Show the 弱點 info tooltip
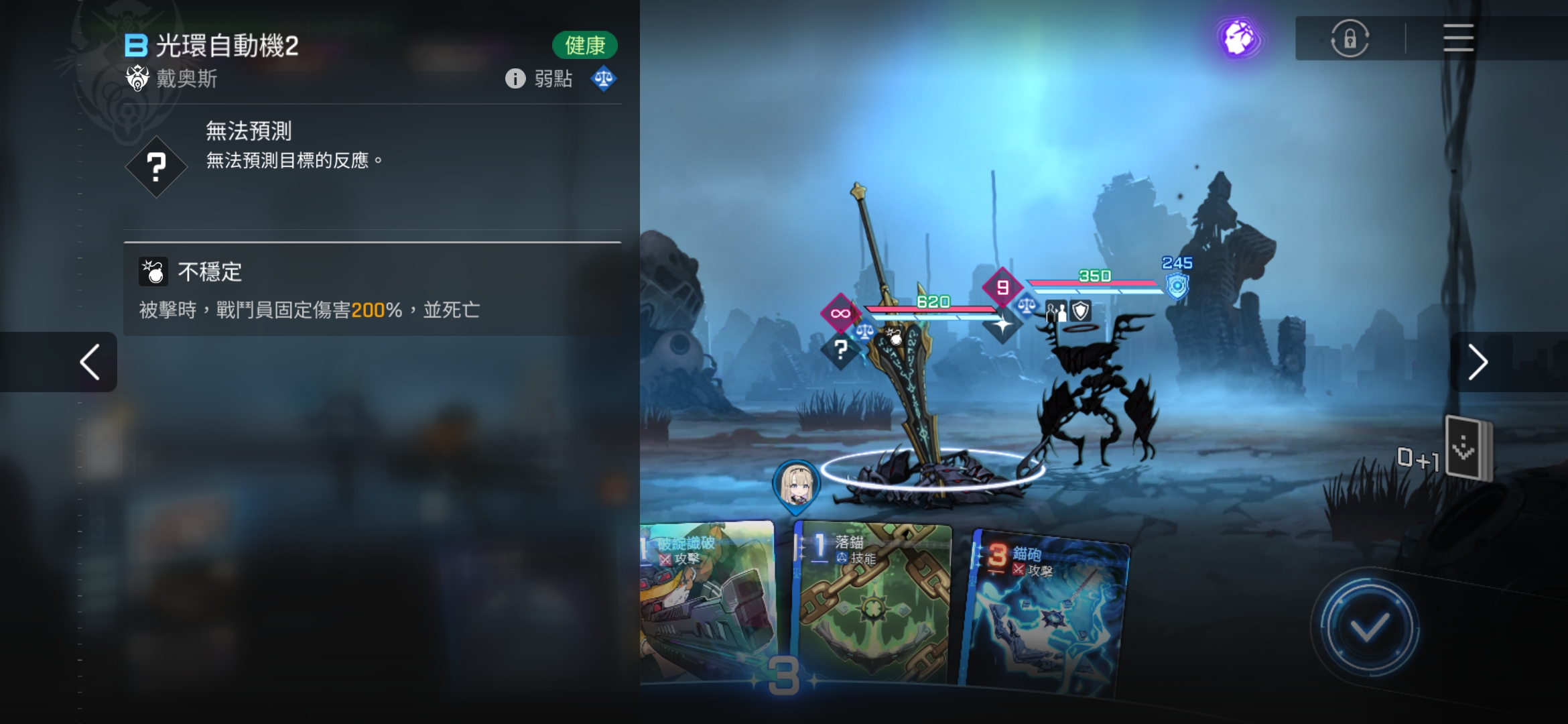The width and height of the screenshot is (1568, 724). [x=515, y=79]
